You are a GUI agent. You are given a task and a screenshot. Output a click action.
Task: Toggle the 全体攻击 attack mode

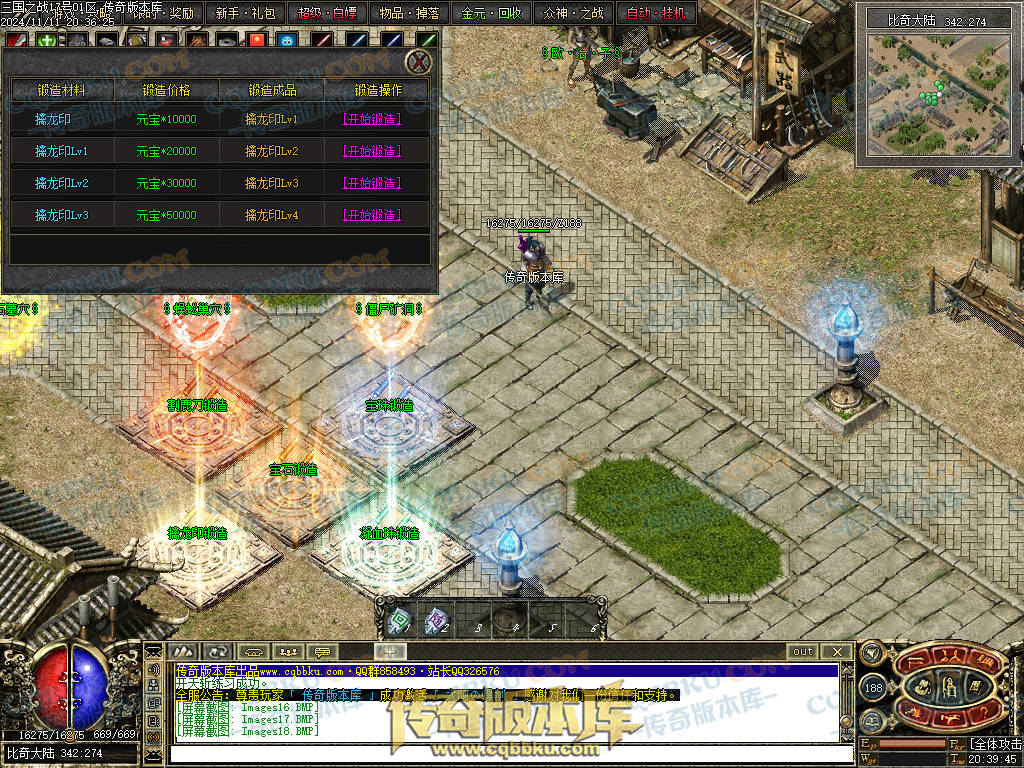pyautogui.click(x=996, y=745)
